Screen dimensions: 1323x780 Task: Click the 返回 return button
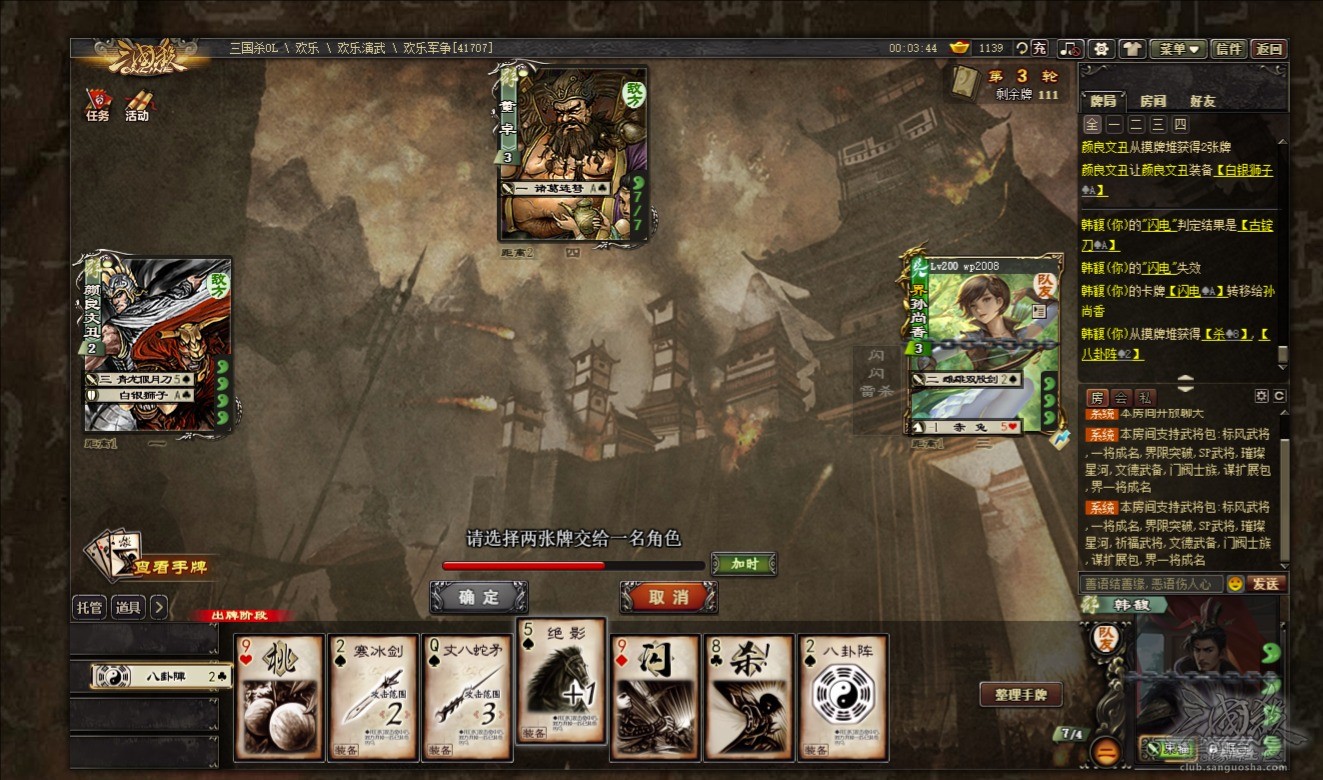pyautogui.click(x=1269, y=48)
